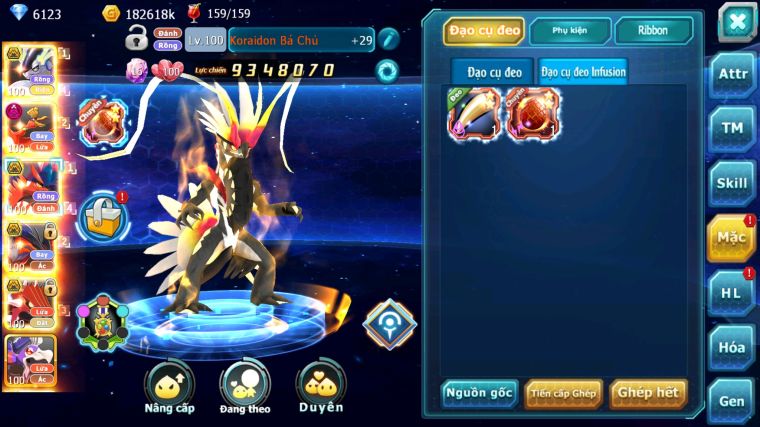Click the padlock icon beside the level
Viewport: 760px width, 427px height.
tap(137, 39)
